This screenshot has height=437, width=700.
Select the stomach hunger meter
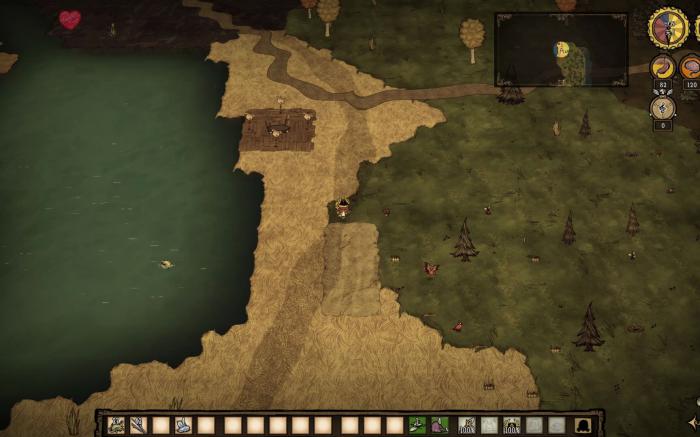coord(663,67)
